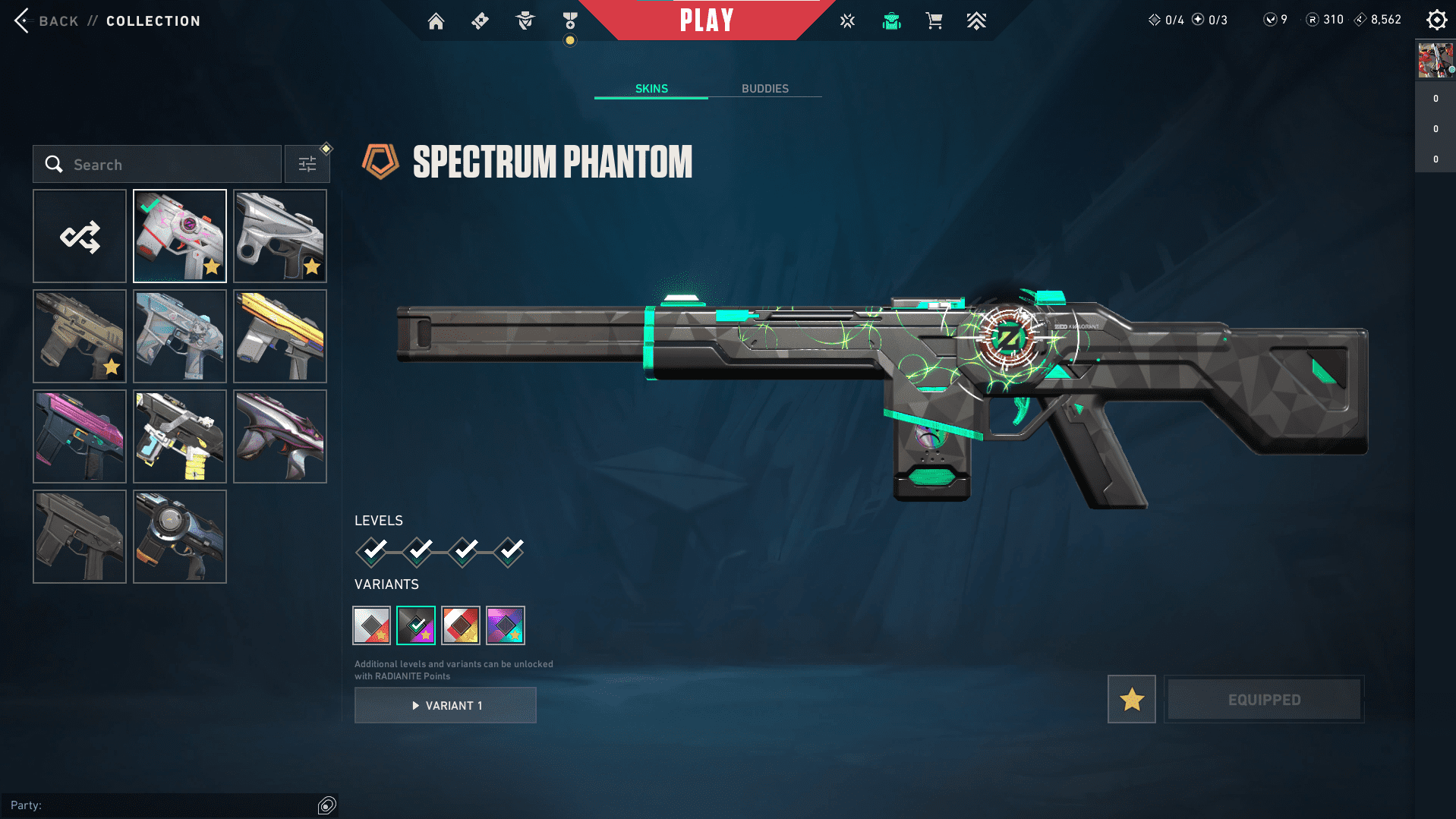Pick the default dark Phantom skin
This screenshot has height=819, width=1456.
(80, 537)
